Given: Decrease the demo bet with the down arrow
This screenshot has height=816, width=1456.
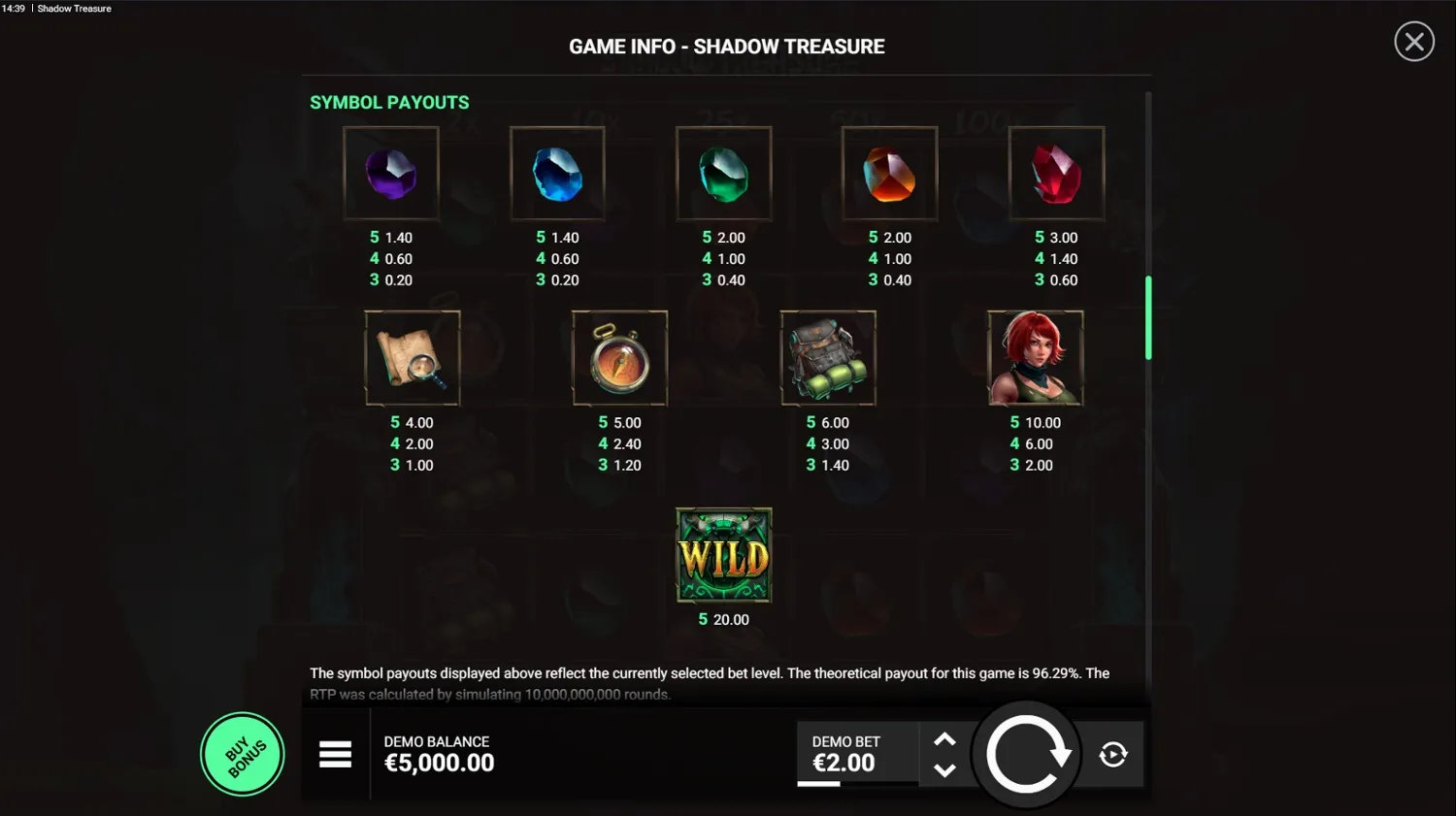Looking at the screenshot, I should click(944, 771).
